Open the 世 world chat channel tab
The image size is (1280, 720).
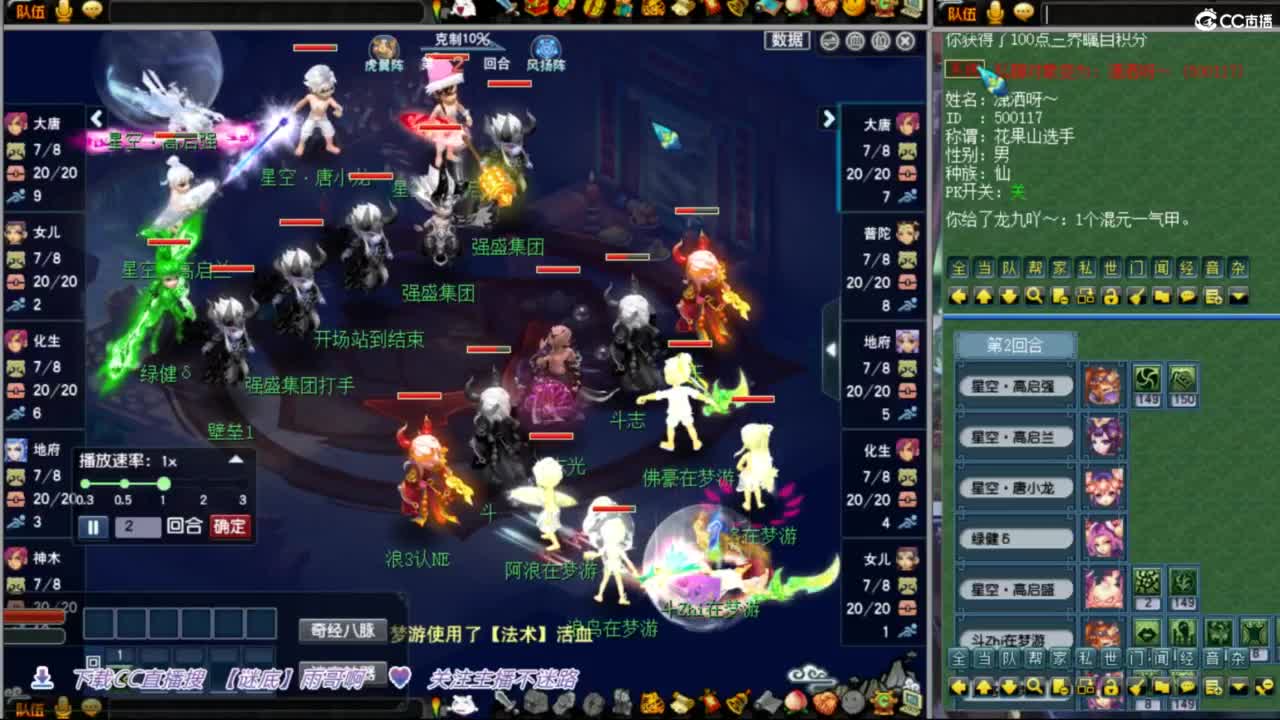[x=1113, y=266]
